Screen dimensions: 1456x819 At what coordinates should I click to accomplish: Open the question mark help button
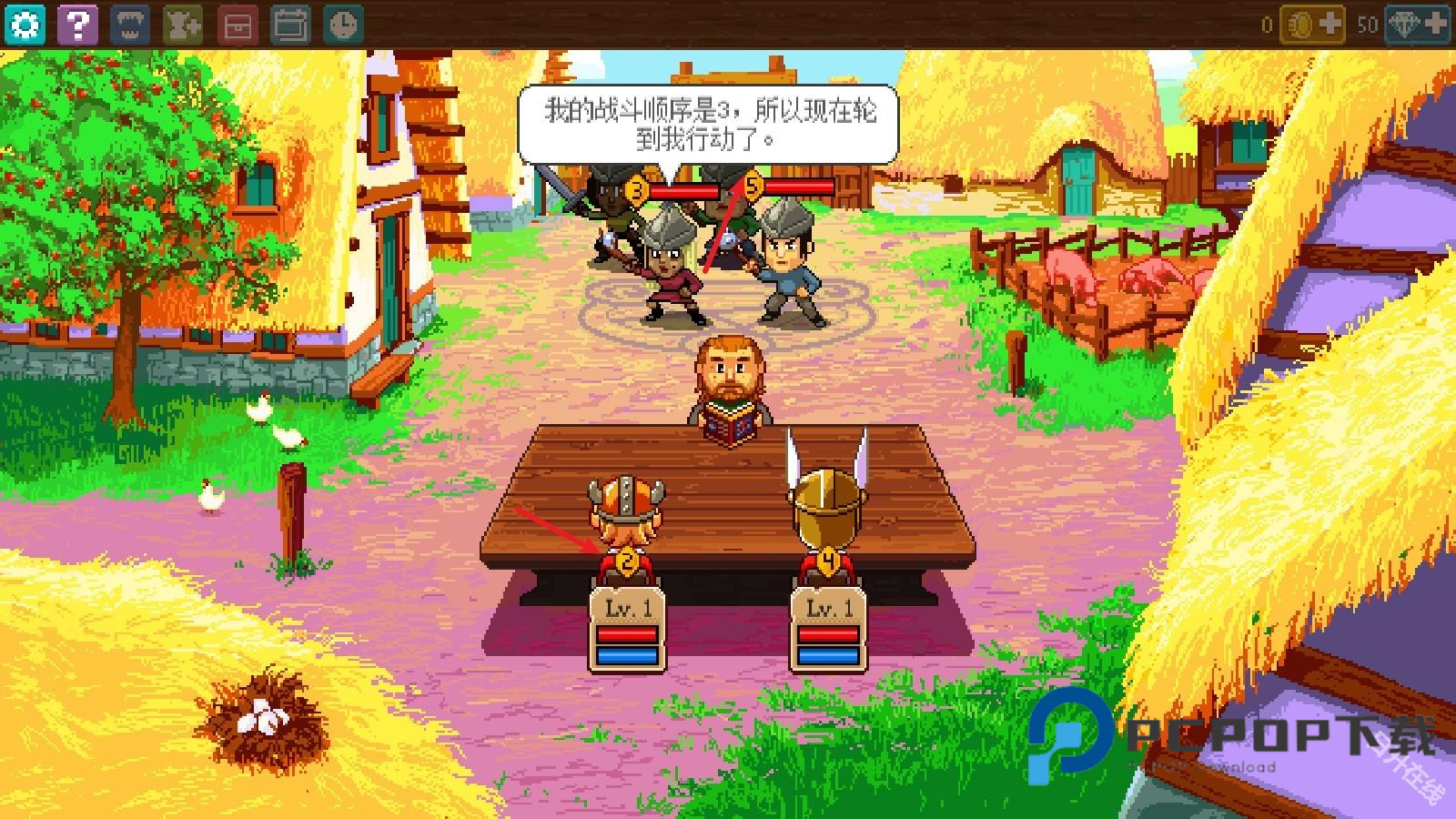(x=77, y=25)
